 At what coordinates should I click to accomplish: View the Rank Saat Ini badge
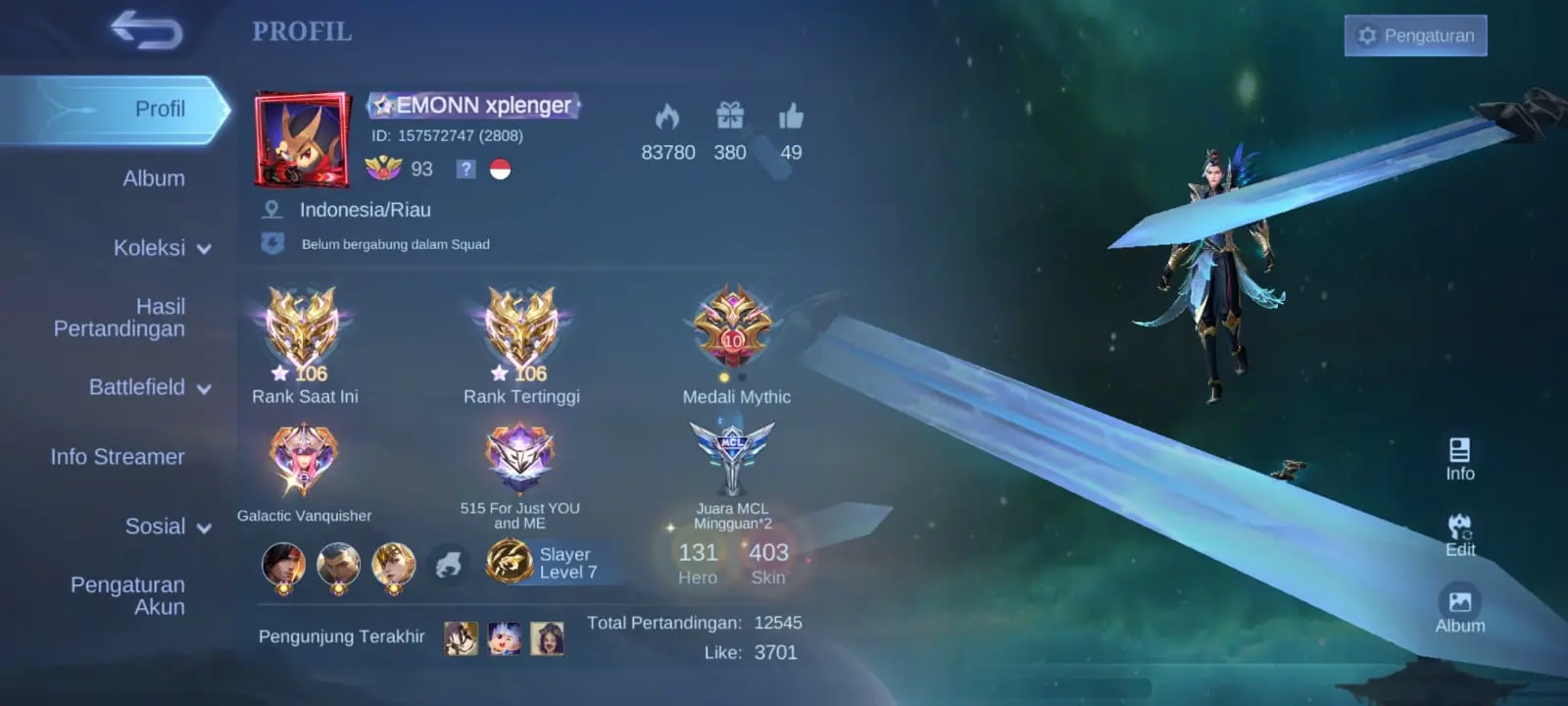coord(304,329)
